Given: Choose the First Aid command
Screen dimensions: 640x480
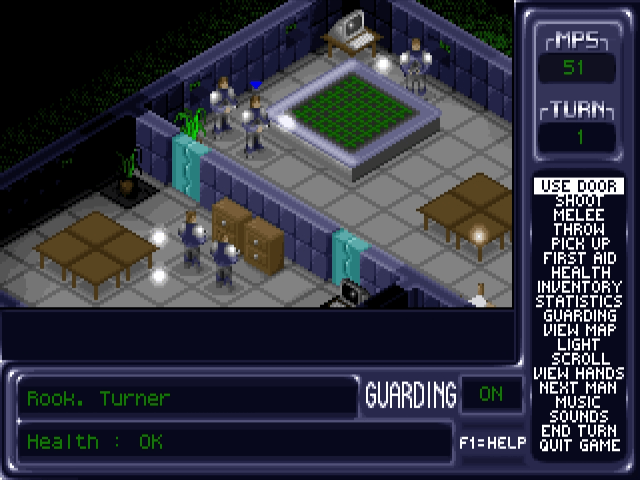Looking at the screenshot, I should point(579,258).
